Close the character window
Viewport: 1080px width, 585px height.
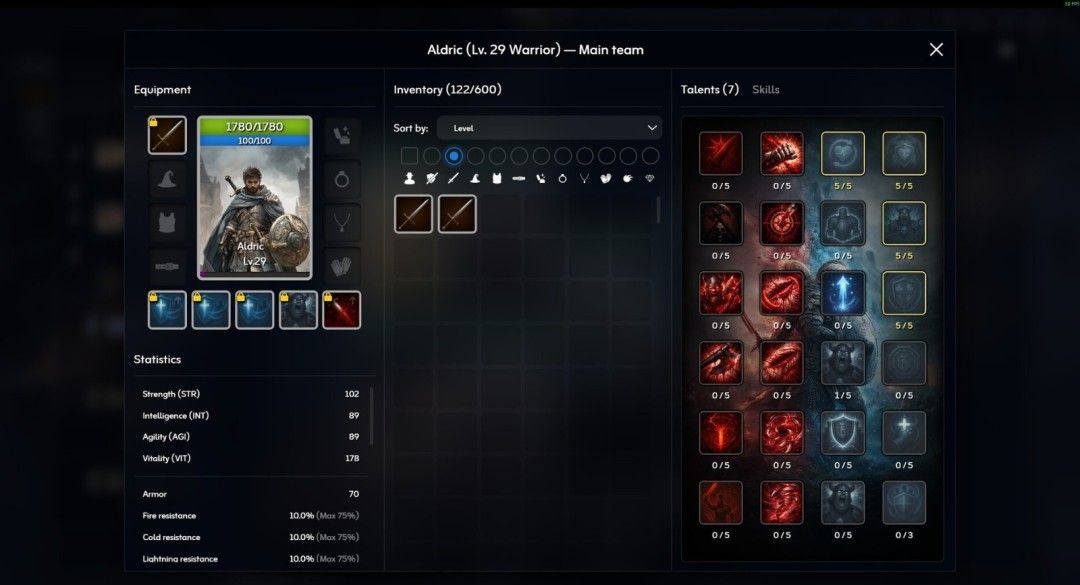click(x=936, y=50)
